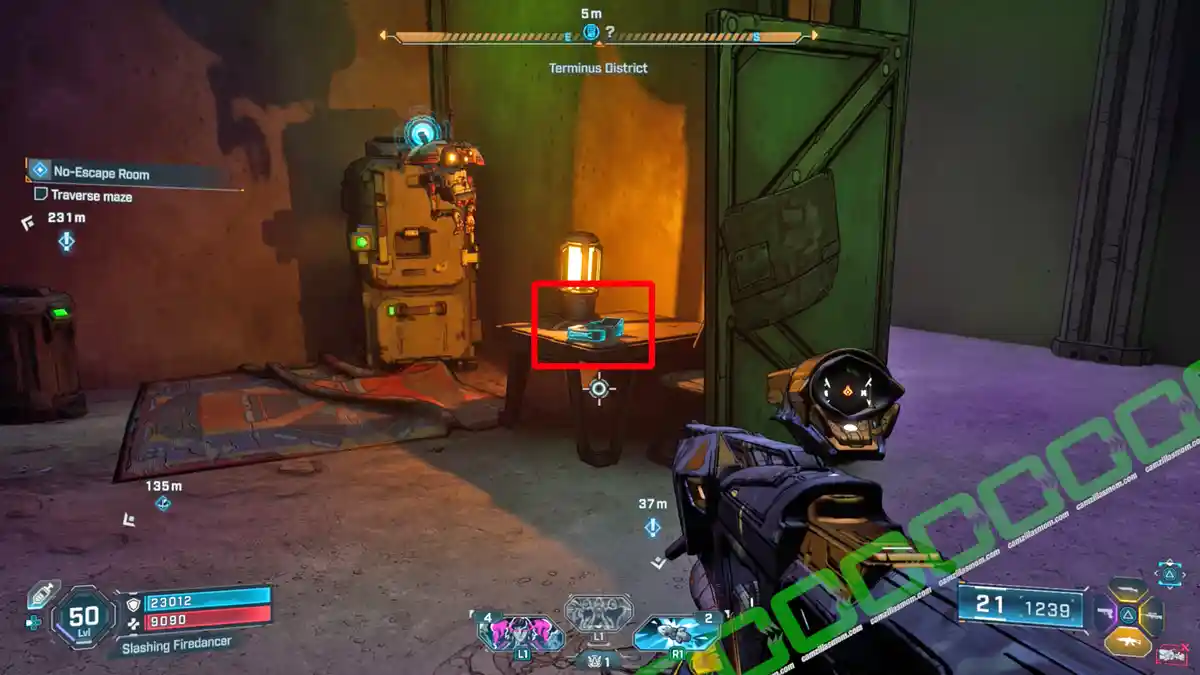Select the No-Escape Room quest tracker
The height and width of the screenshot is (675, 1200).
tap(100, 173)
